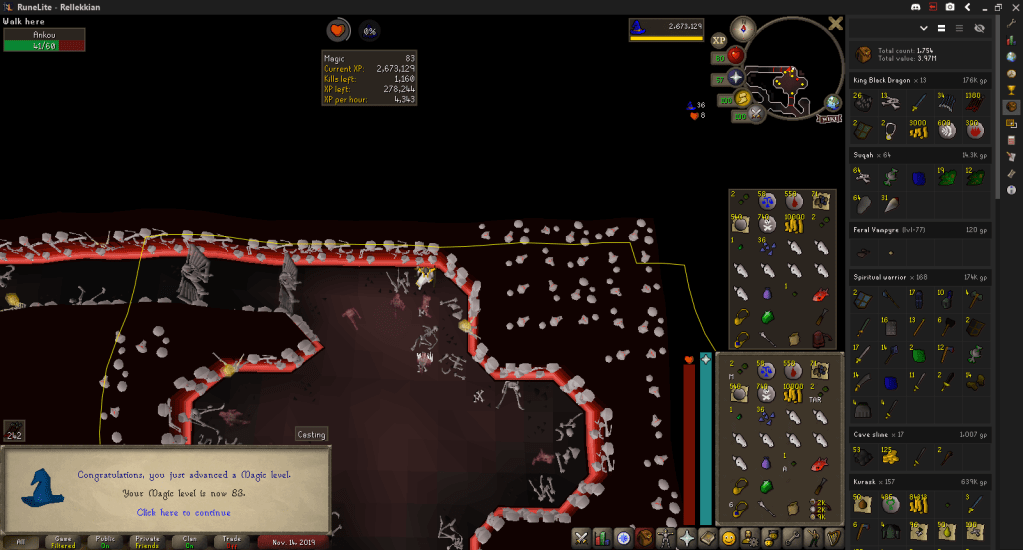Toggle the run energy orb
Viewport: 1023px width, 550px height.
[742, 98]
